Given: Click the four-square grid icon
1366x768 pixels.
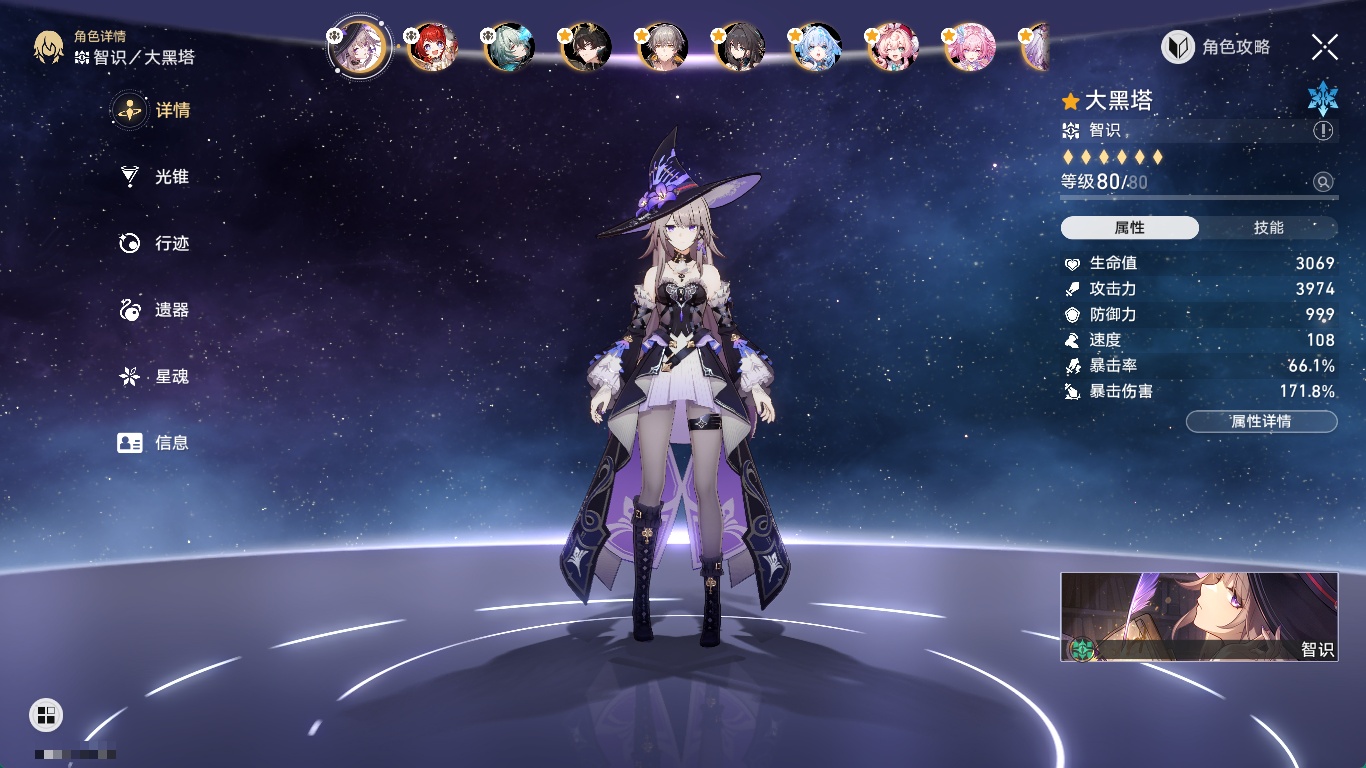Looking at the screenshot, I should pyautogui.click(x=46, y=714).
